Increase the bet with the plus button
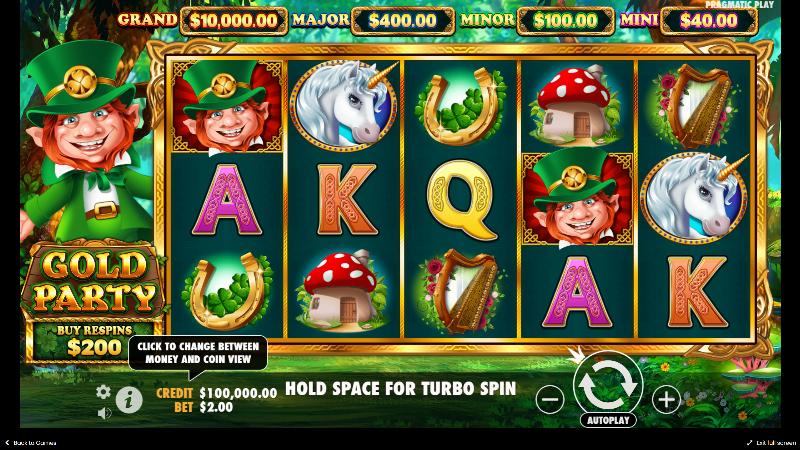The width and height of the screenshot is (800, 450). tap(665, 399)
